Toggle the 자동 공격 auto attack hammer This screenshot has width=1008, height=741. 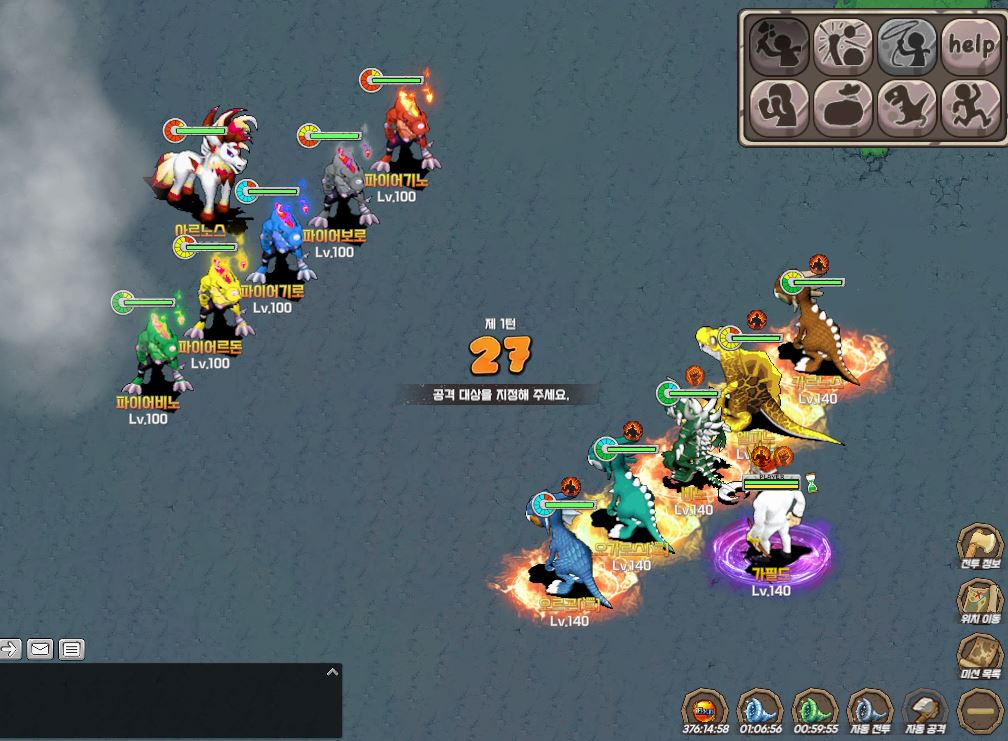pos(925,710)
